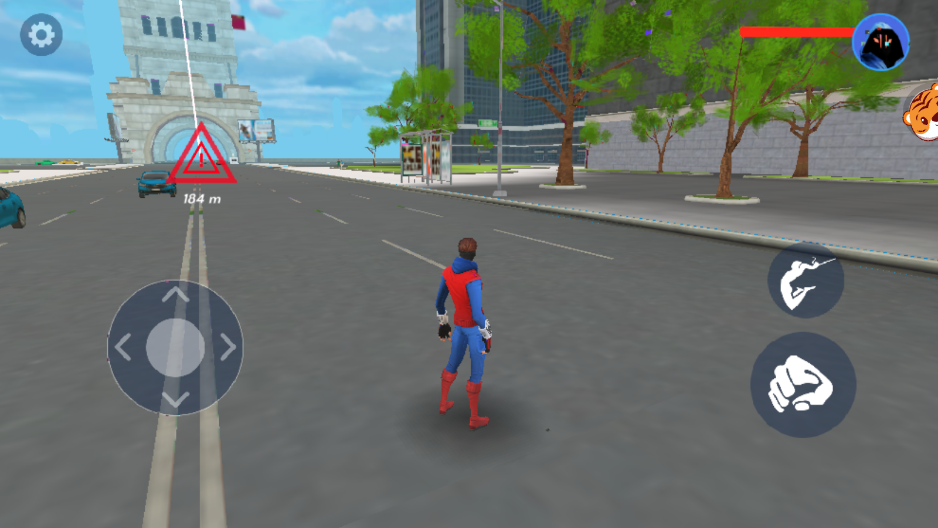Screen dimensions: 938x528
Task: Tap the joystick up arrow
Action: [x=176, y=296]
